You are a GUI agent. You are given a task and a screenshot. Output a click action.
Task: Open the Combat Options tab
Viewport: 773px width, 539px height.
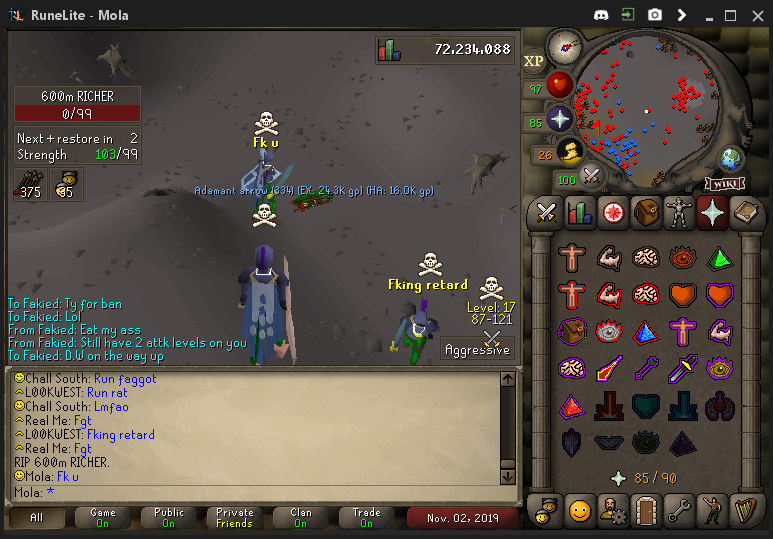546,212
